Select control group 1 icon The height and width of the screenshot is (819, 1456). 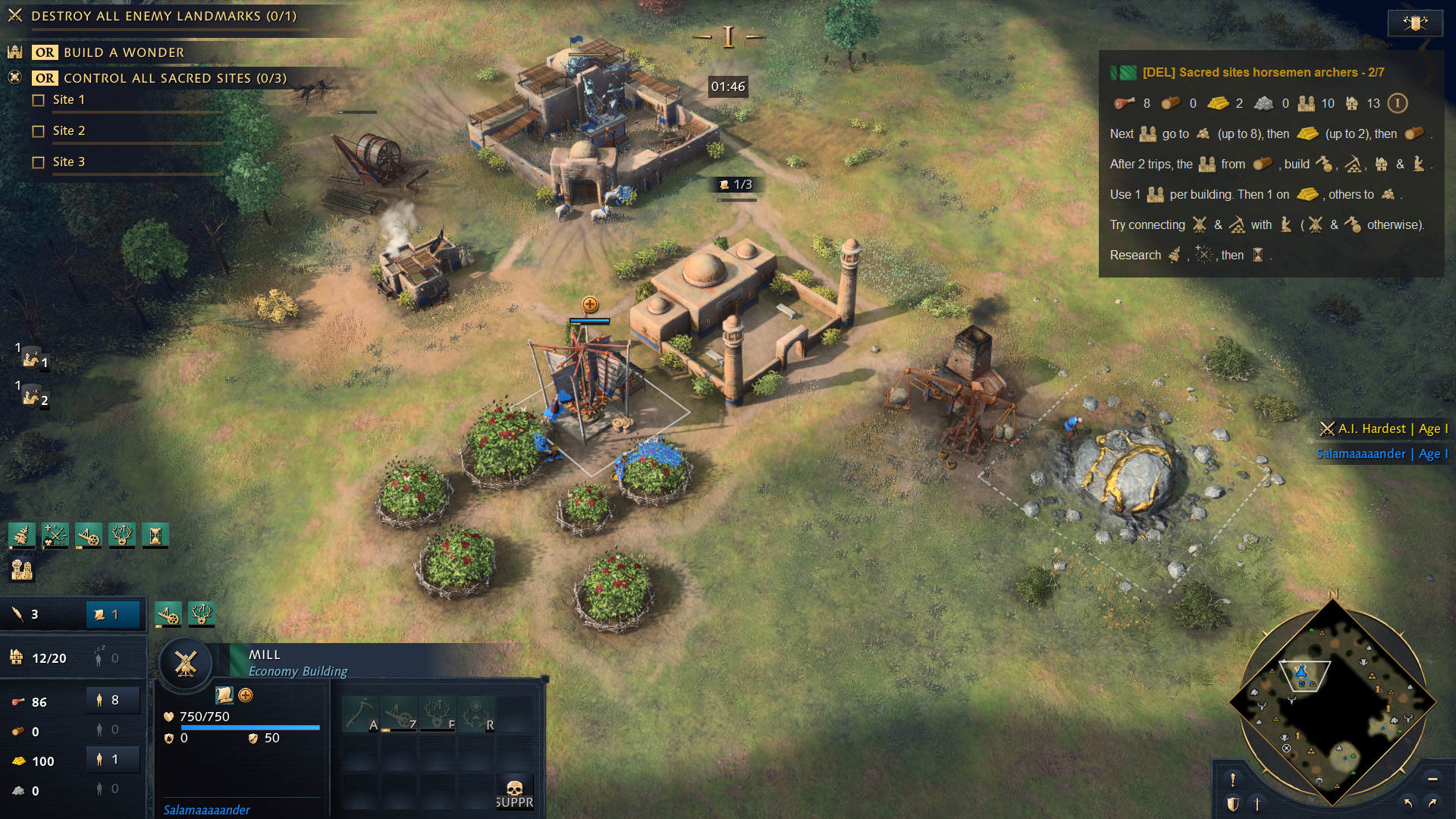[x=32, y=358]
